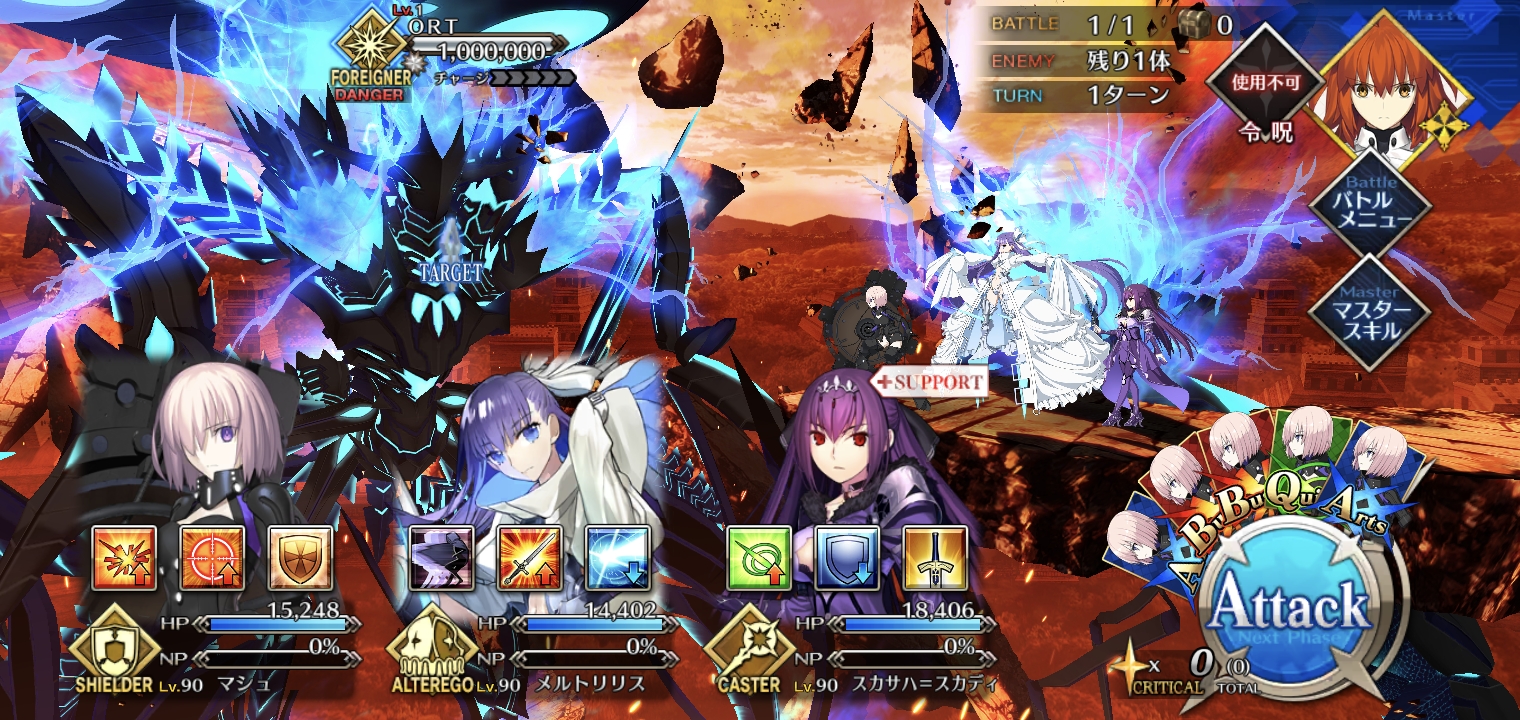Activate Skadi's golden sword skill
The width and height of the screenshot is (1520, 720).
point(935,557)
